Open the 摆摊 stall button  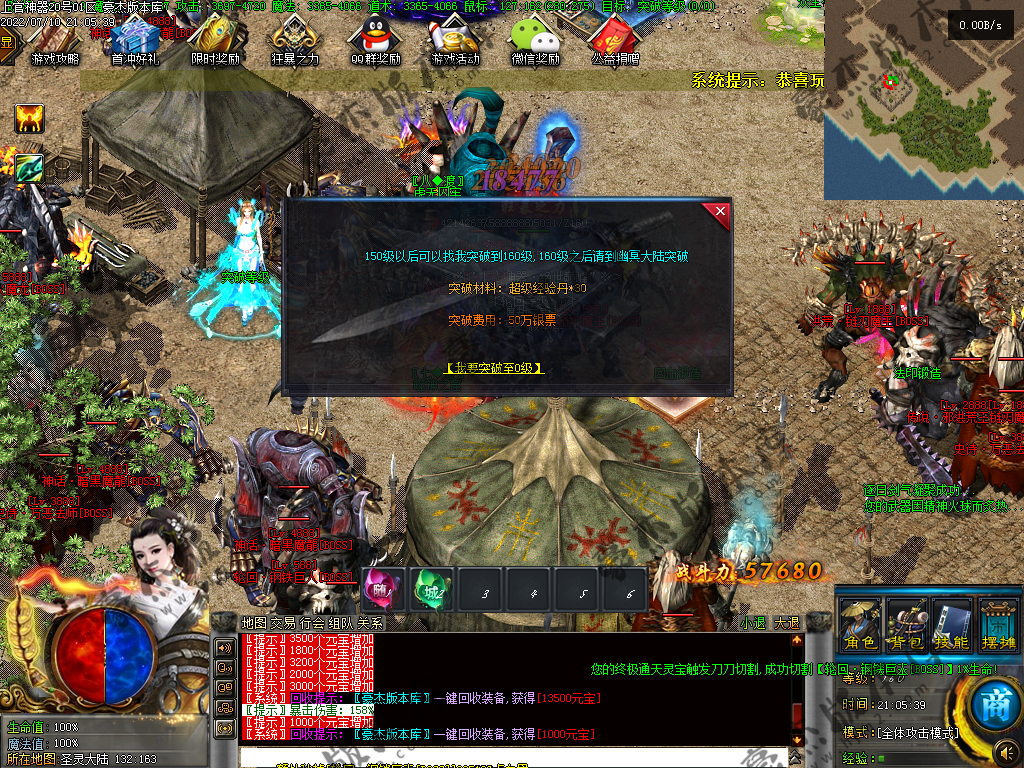(997, 627)
